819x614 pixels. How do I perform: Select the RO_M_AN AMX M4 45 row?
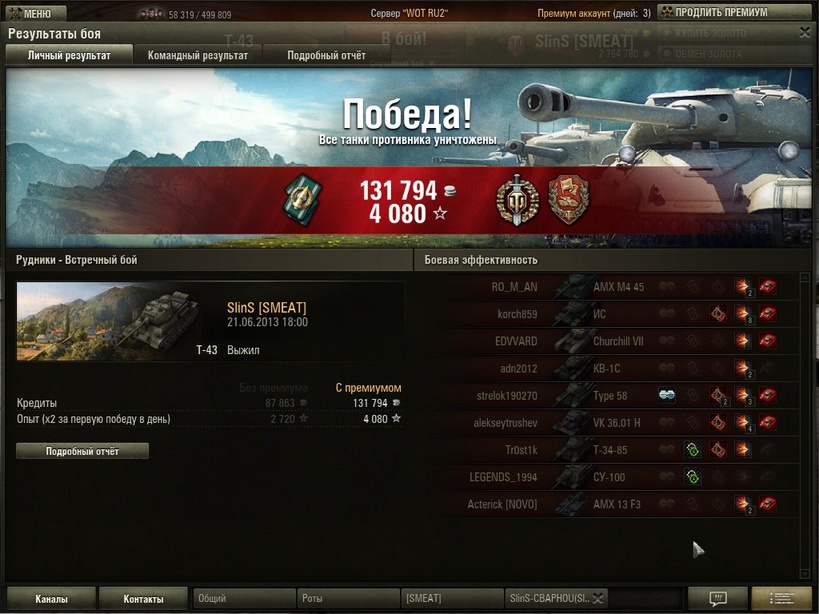(x=617, y=287)
